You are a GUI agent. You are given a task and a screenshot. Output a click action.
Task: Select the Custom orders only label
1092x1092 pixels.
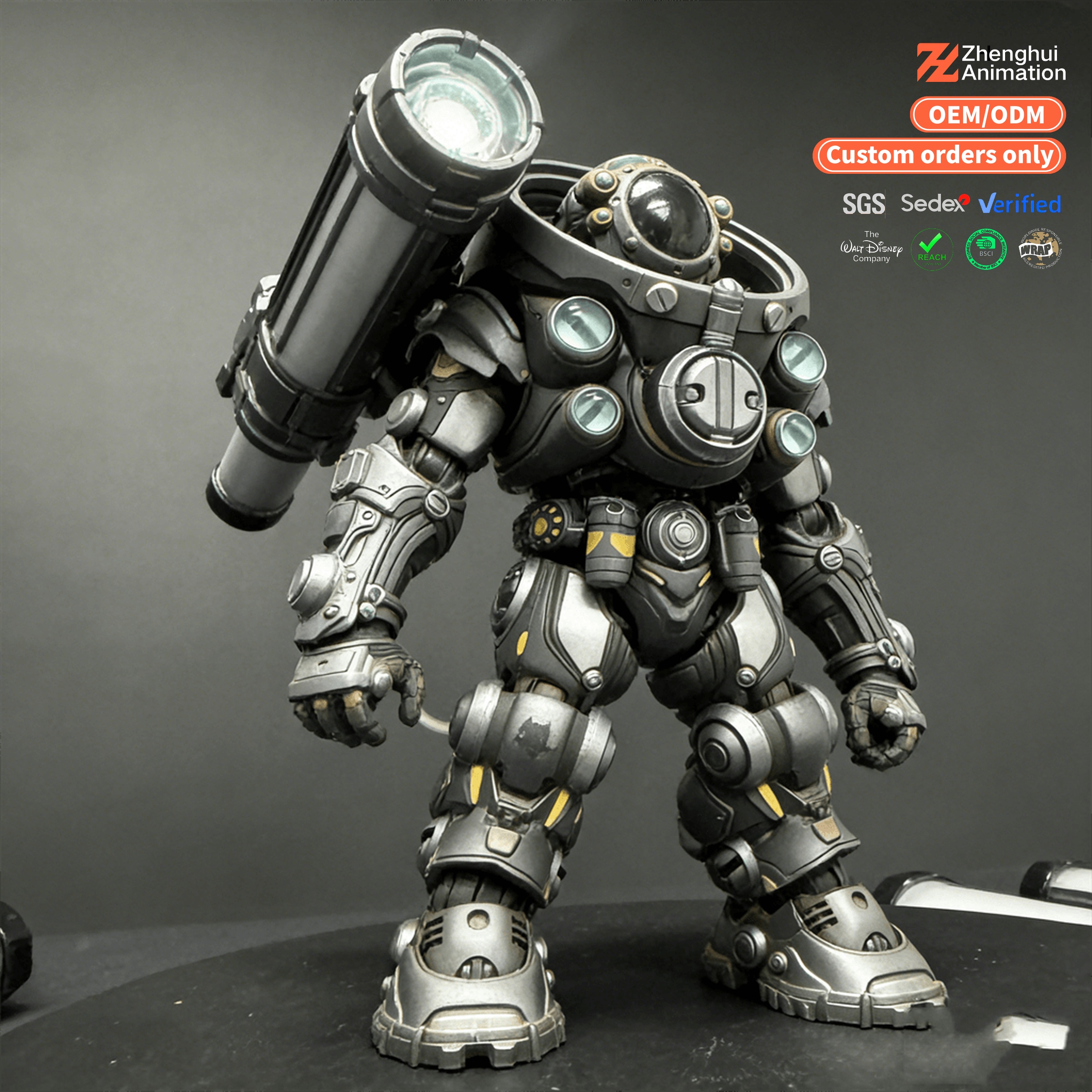[939, 156]
